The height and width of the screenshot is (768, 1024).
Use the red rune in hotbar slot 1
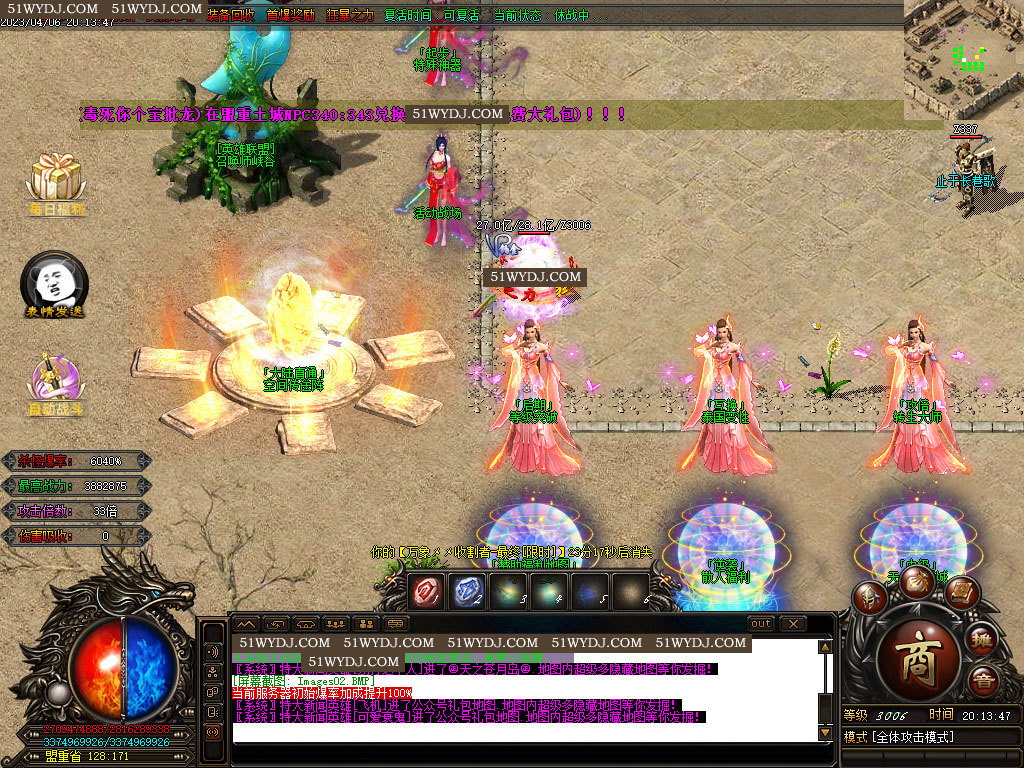[428, 590]
